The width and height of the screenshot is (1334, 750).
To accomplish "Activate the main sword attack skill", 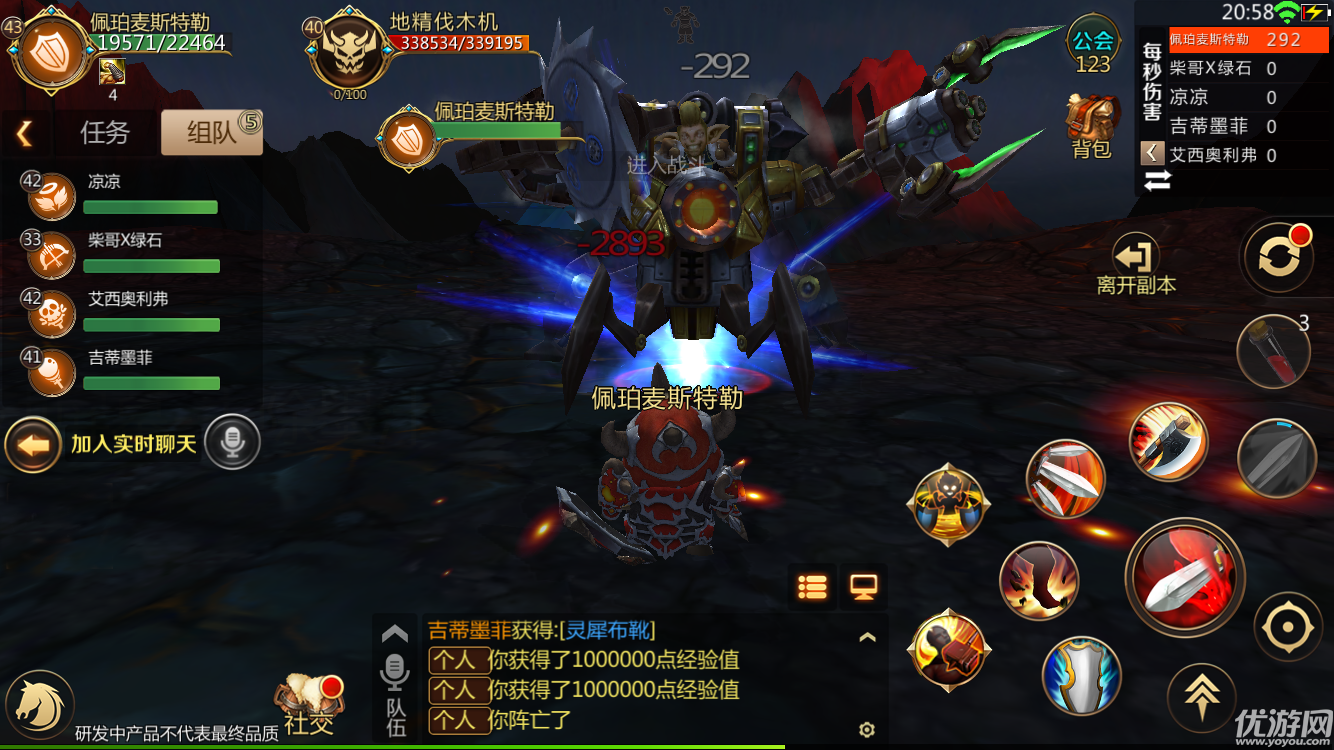I will (x=1185, y=577).
